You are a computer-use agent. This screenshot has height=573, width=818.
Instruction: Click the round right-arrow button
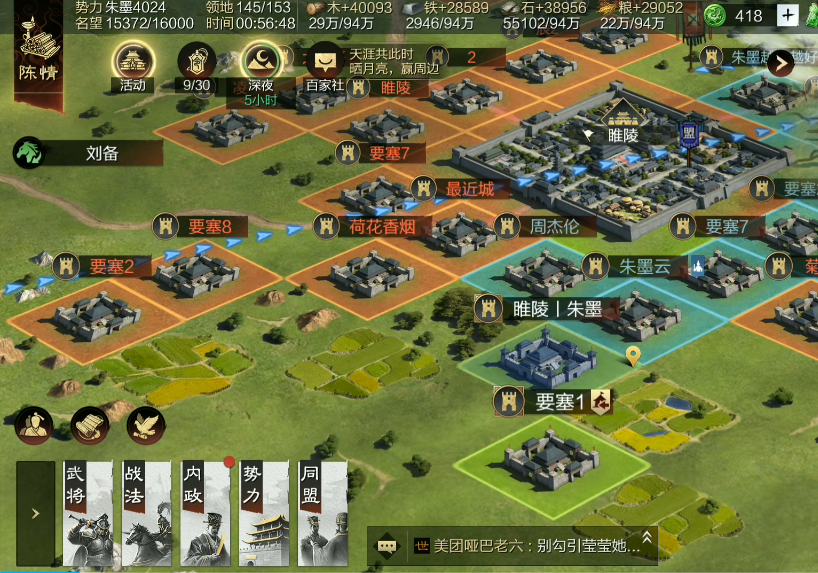779,62
